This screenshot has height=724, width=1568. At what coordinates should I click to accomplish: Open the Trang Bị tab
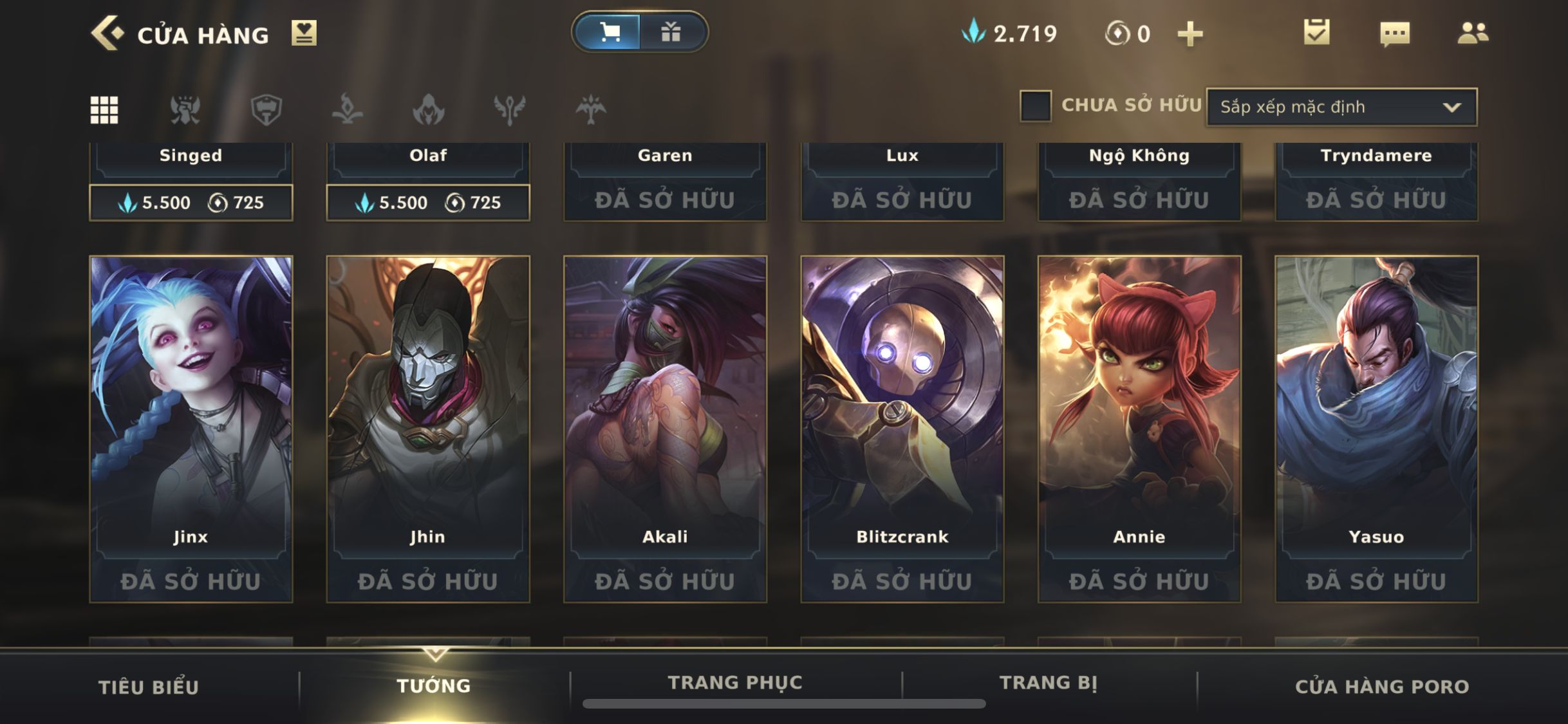1049,682
